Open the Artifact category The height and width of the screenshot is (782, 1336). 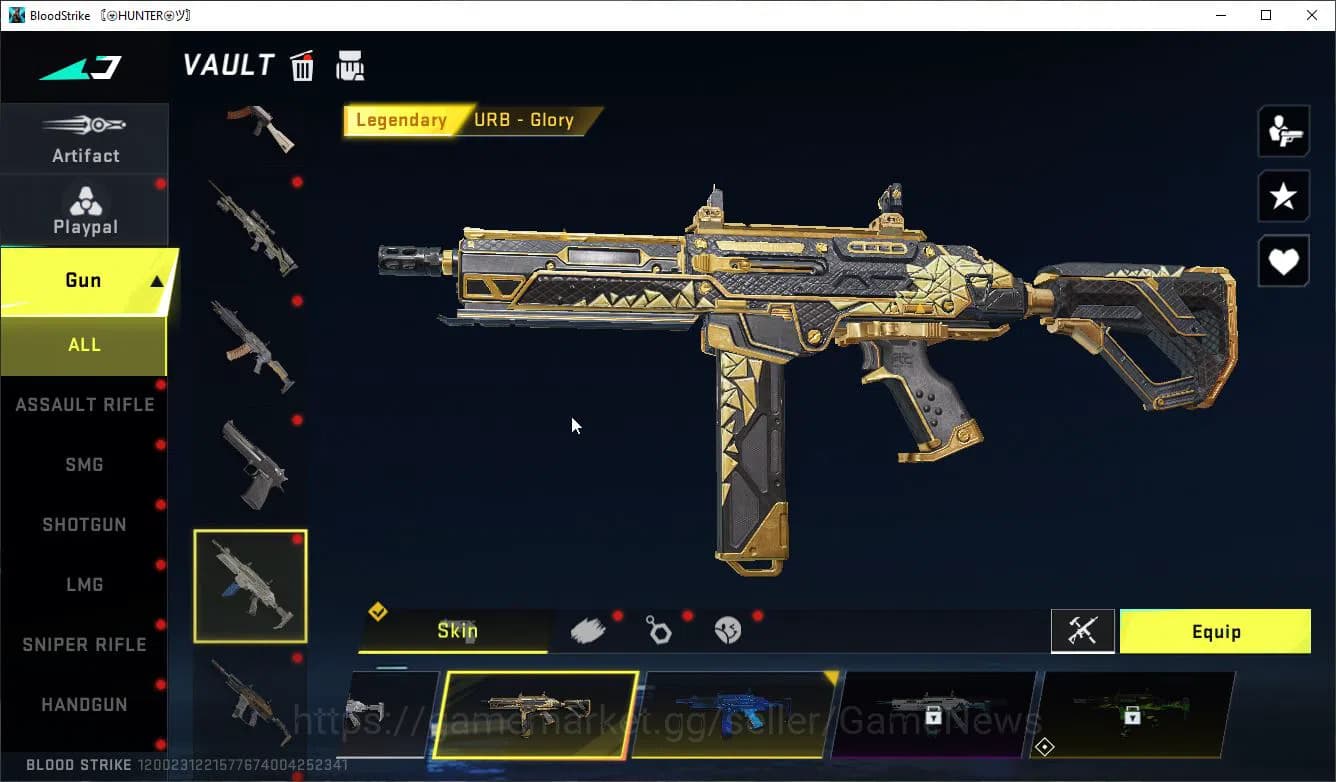[85, 140]
